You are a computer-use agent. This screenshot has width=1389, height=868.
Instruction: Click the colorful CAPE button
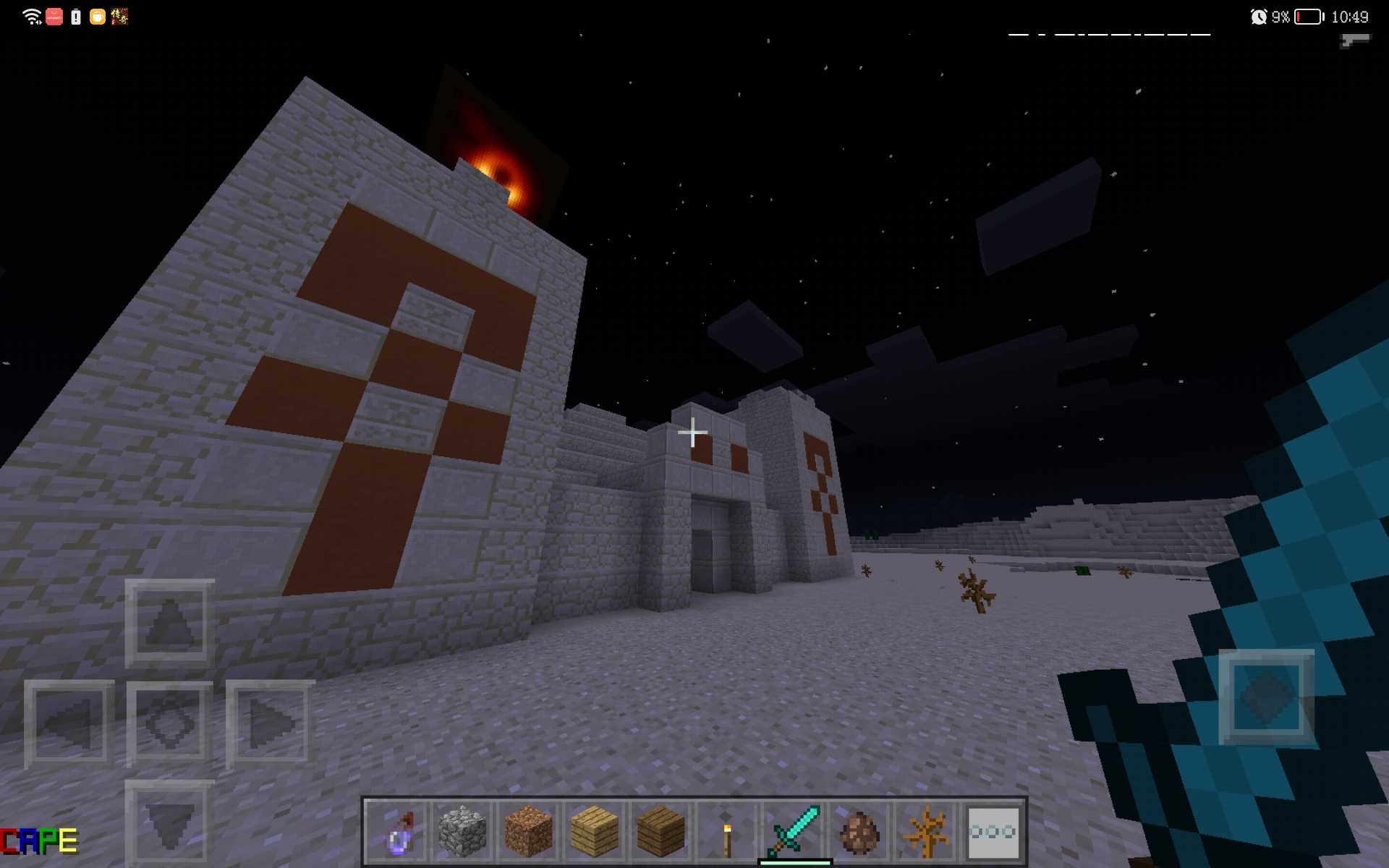coord(40,841)
